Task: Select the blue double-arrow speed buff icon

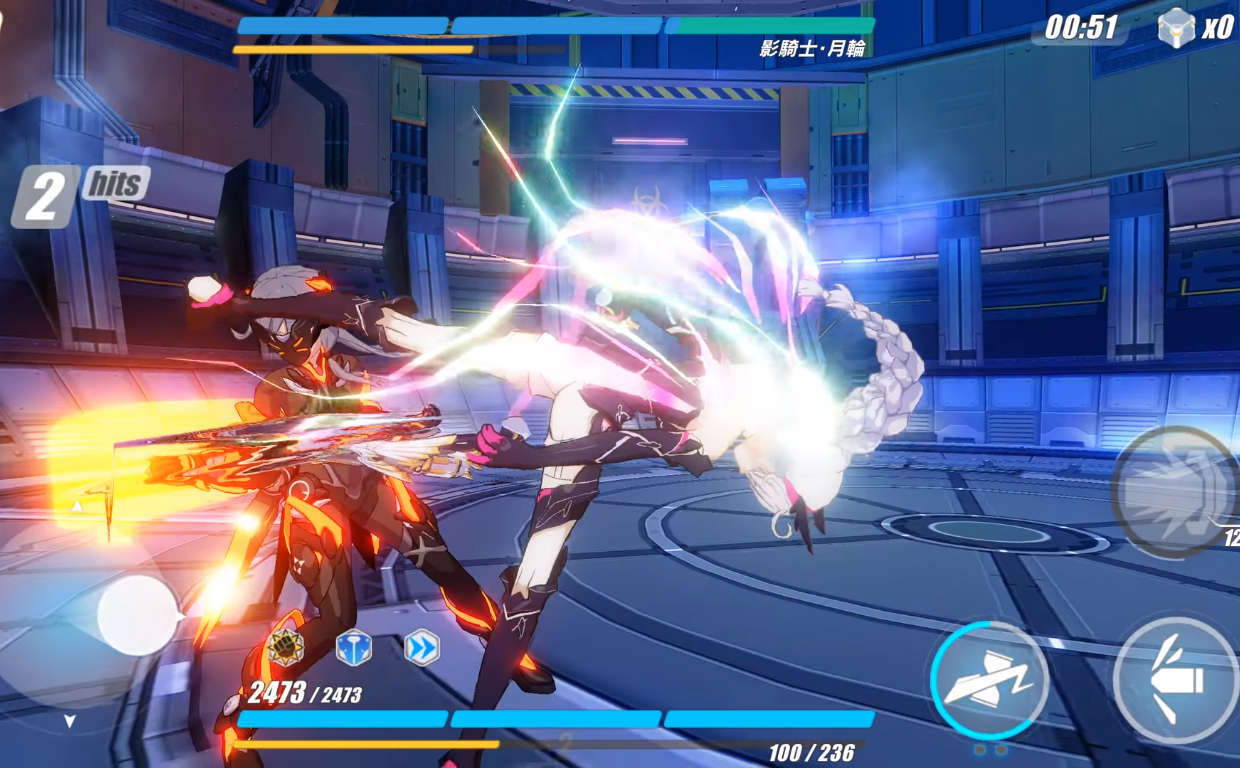Action: point(422,647)
